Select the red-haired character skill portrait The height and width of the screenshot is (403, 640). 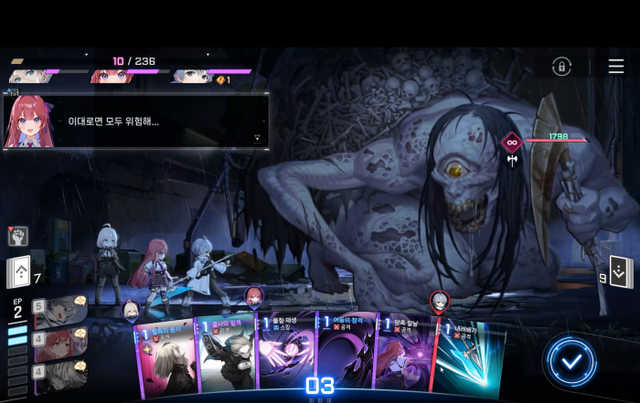click(x=62, y=345)
